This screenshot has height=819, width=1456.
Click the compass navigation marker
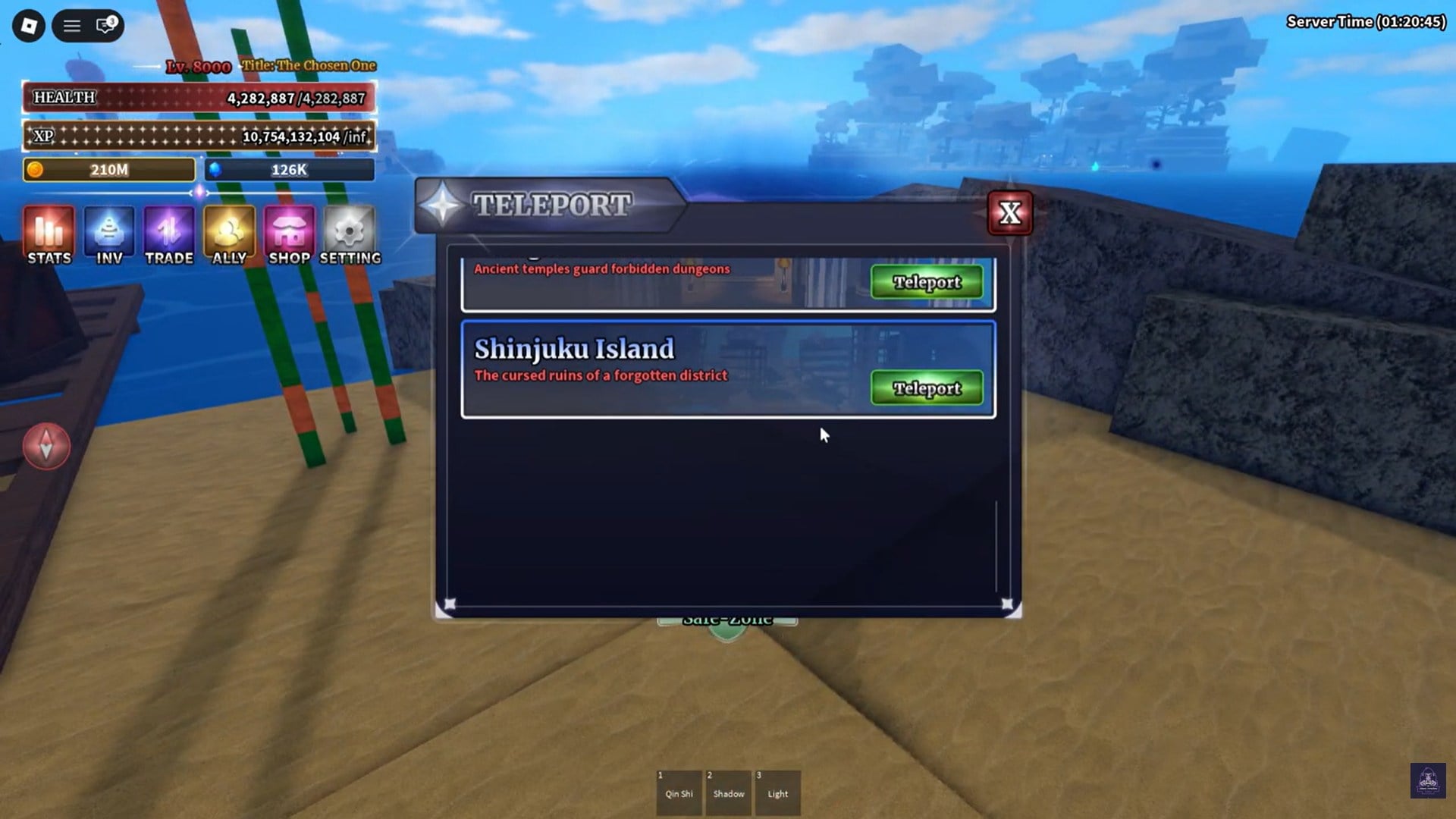[45, 446]
